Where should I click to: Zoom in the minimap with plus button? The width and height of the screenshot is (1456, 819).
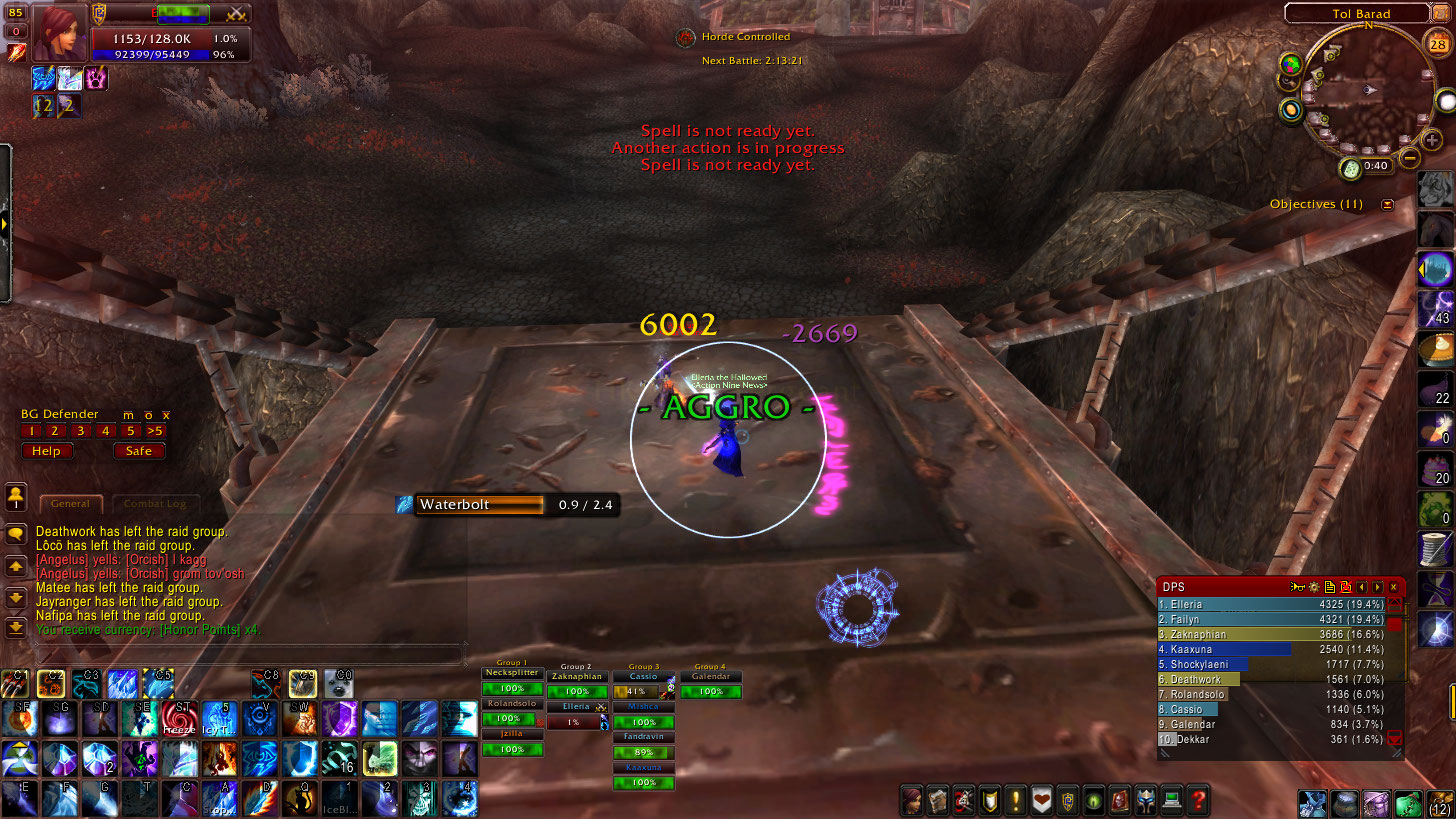coord(1432,140)
